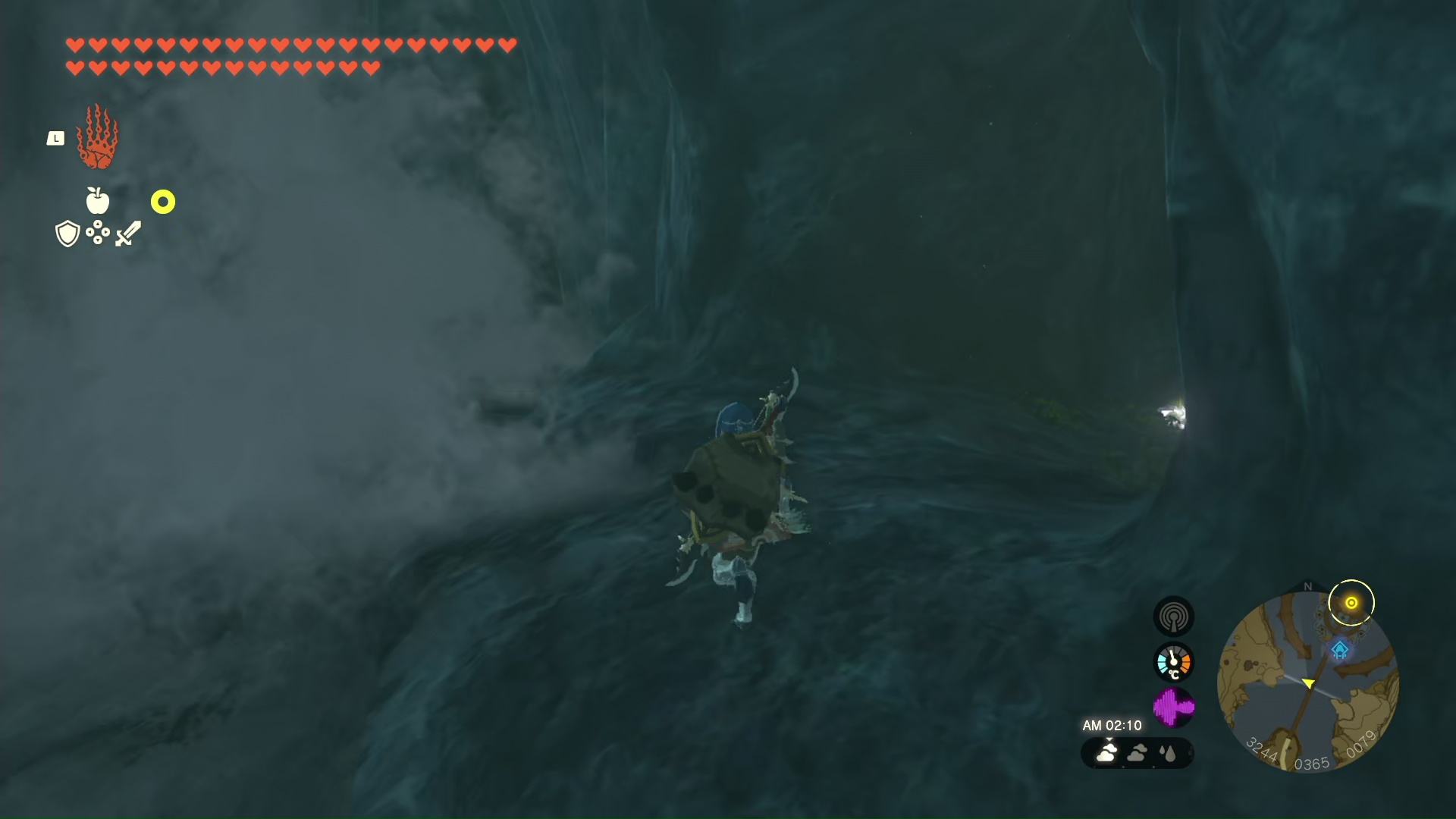This screenshot has width=1456, height=819.
Task: Click the blue shrine marker on minimap
Action: click(1340, 650)
